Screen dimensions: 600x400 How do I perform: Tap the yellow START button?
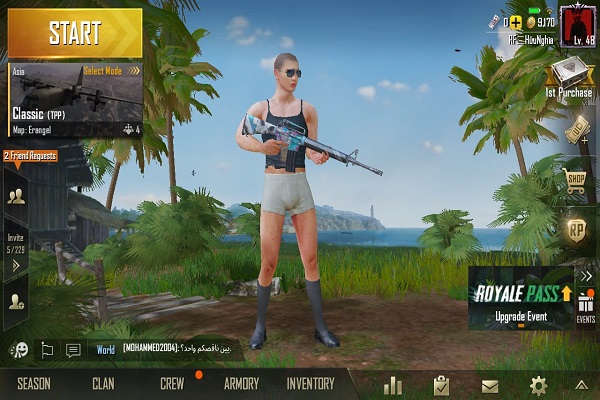(74, 32)
